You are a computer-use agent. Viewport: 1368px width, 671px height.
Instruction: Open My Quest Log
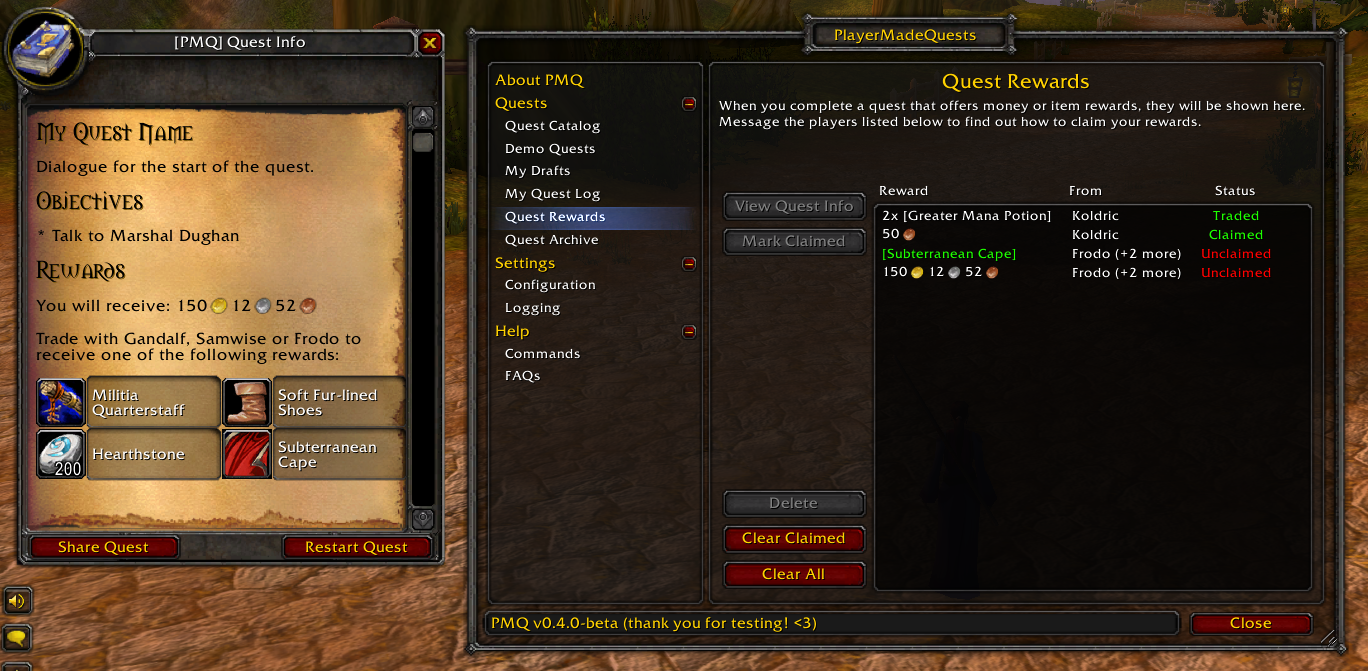[x=552, y=194]
